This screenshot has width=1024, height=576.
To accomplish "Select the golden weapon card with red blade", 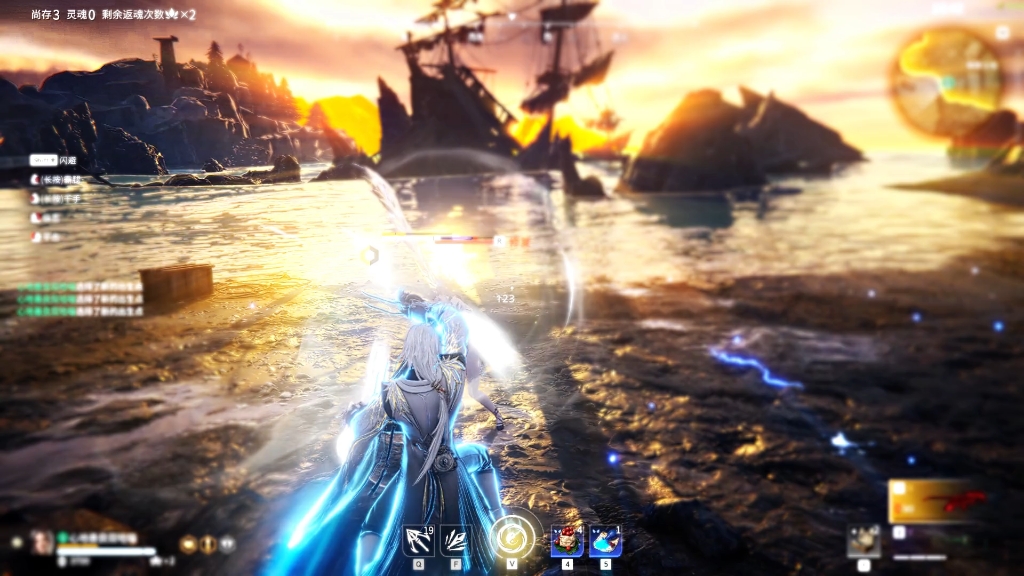I will click(937, 501).
